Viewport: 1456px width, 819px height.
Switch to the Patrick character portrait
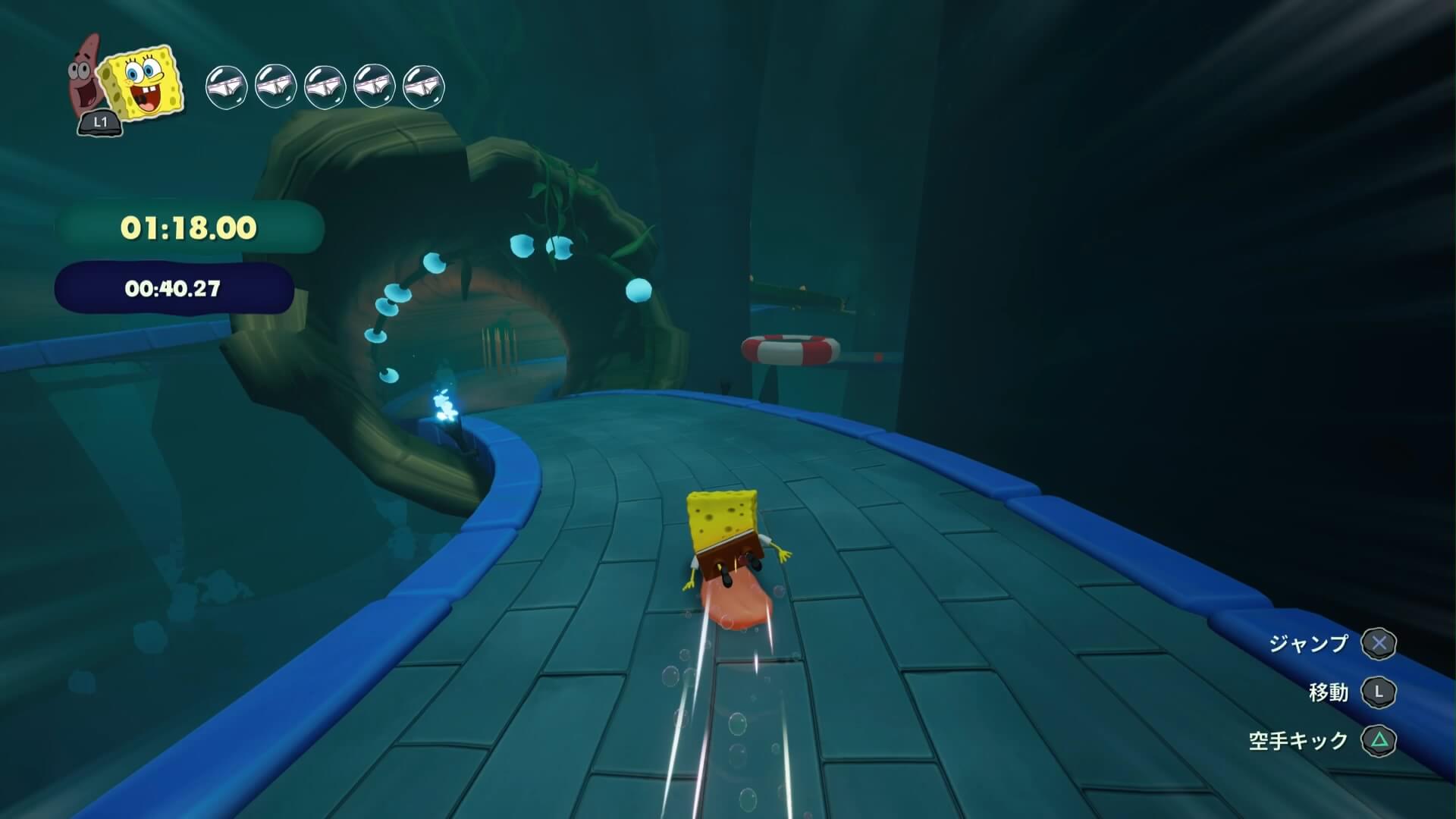86,76
